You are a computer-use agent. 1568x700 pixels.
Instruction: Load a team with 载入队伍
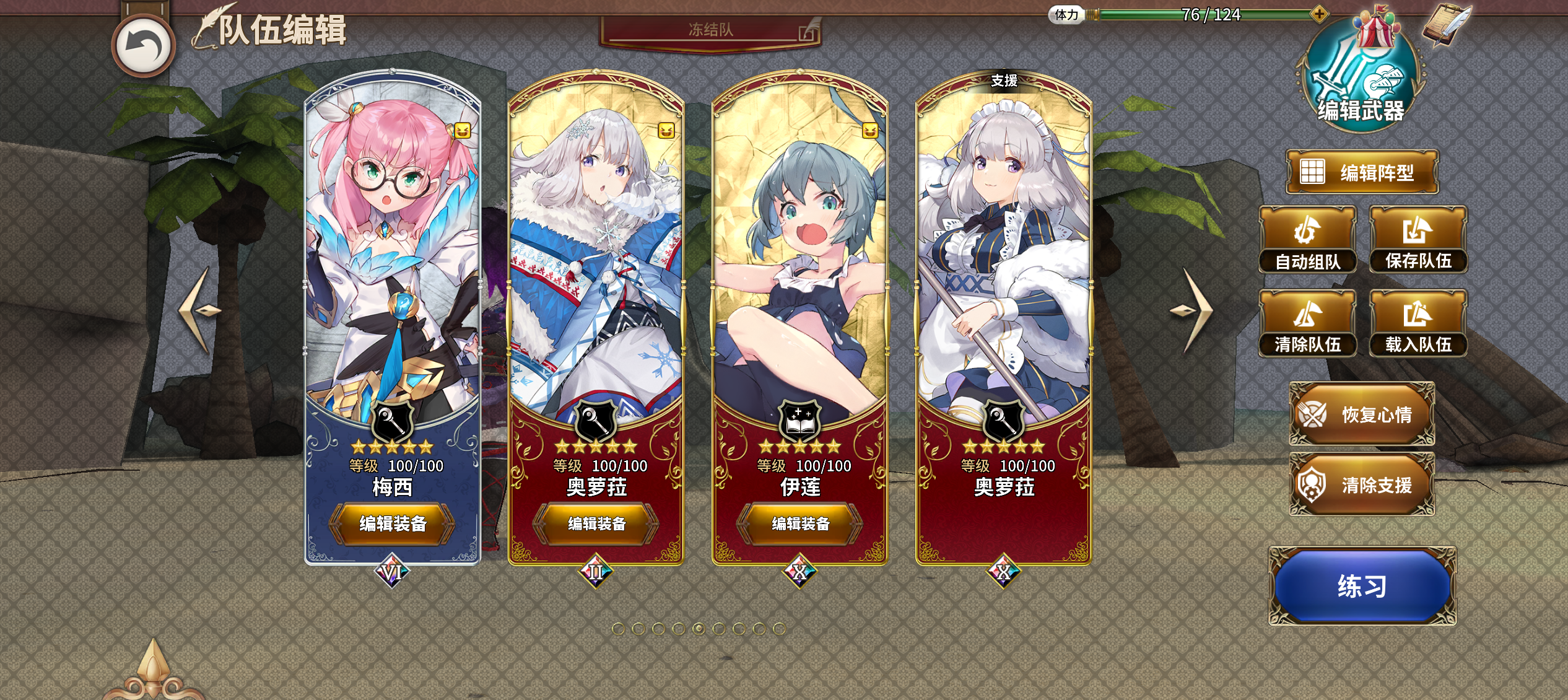(x=1418, y=323)
